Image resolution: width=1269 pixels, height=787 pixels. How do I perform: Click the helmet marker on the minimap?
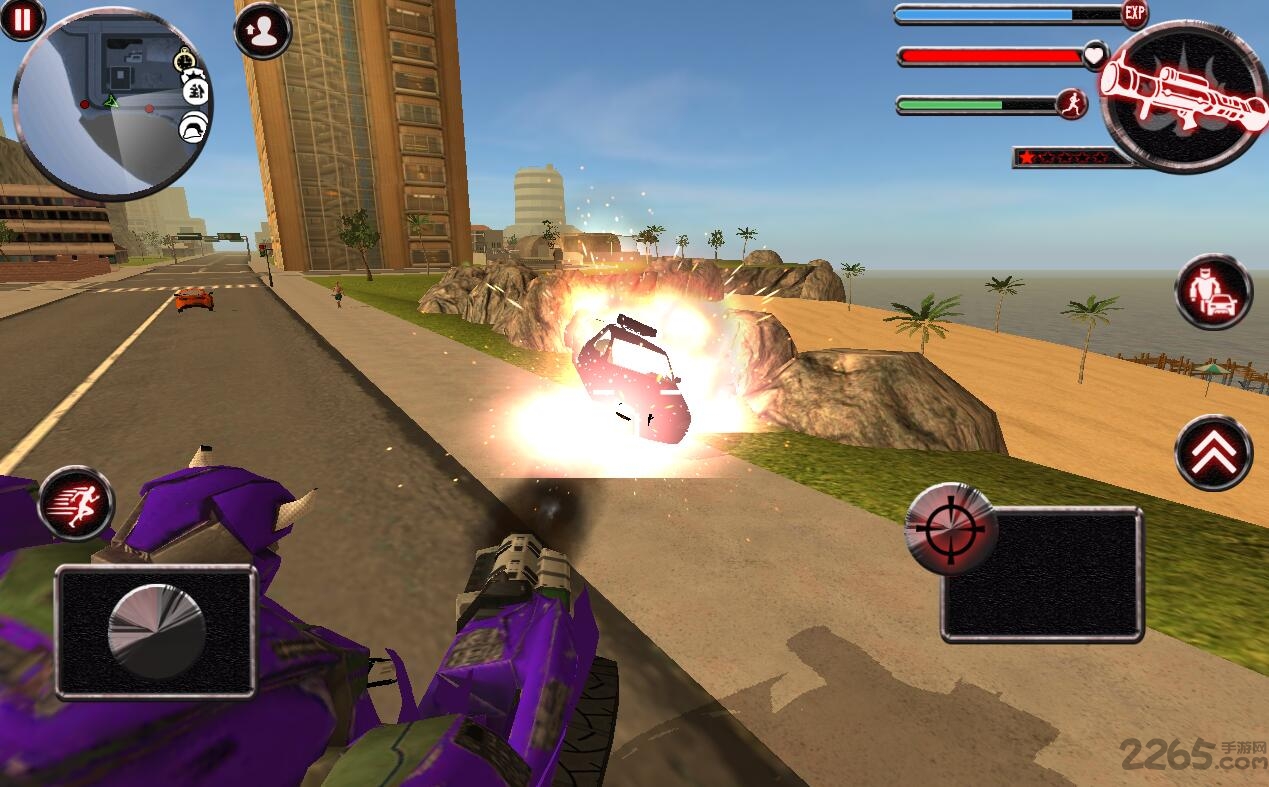[193, 128]
